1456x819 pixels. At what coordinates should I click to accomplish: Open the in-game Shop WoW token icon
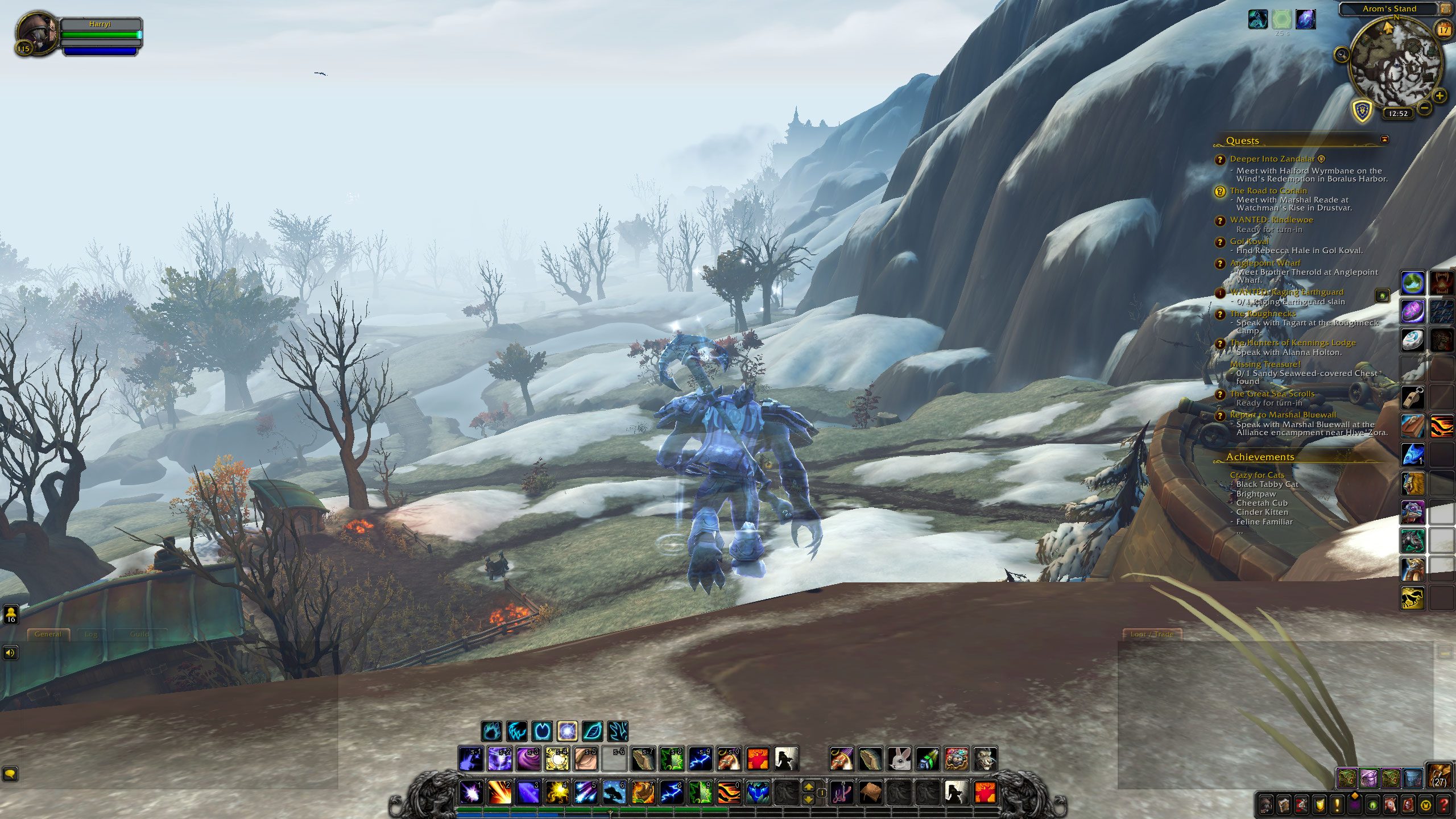[x=1425, y=806]
